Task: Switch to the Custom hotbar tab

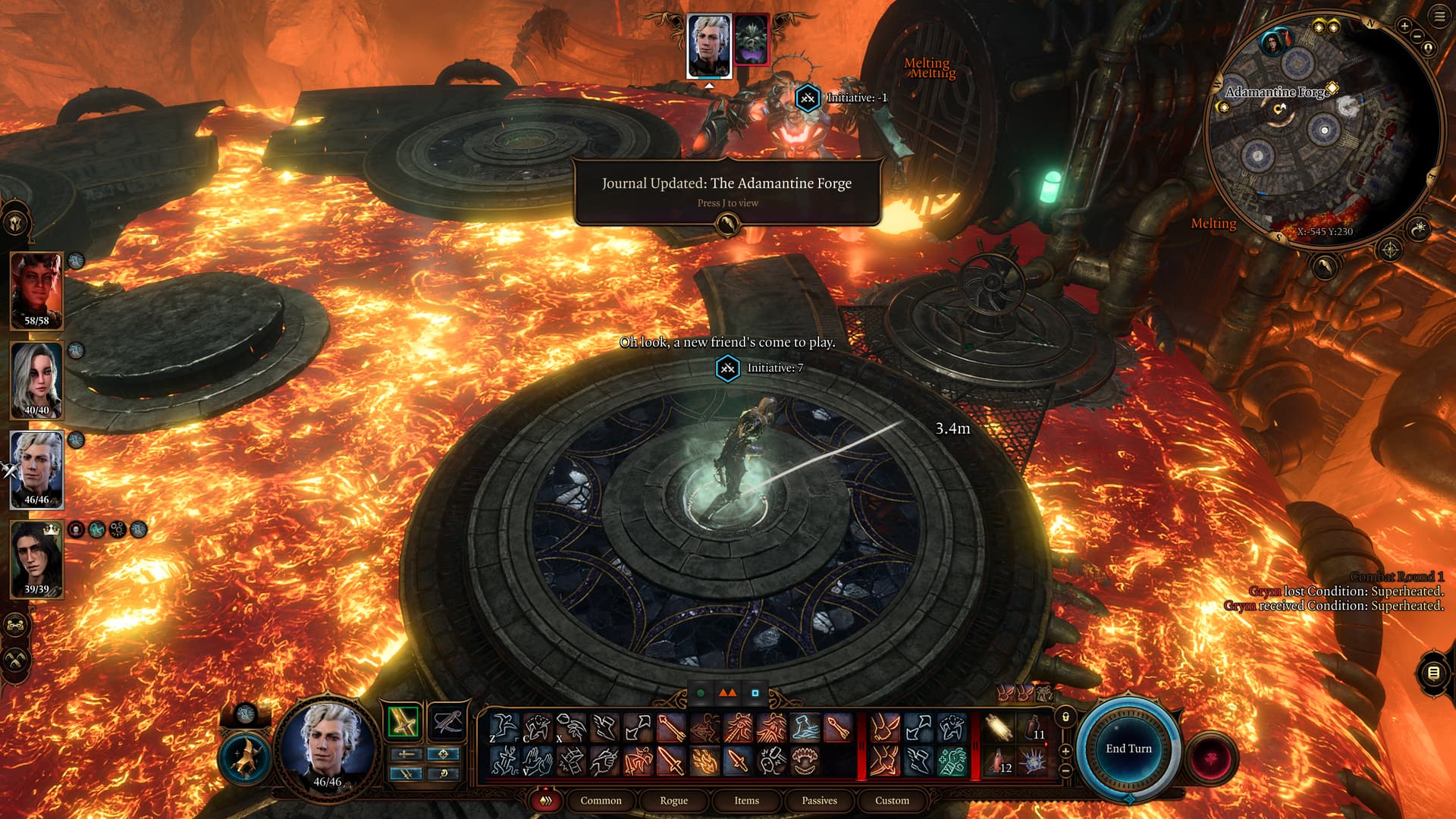Action: point(892,800)
